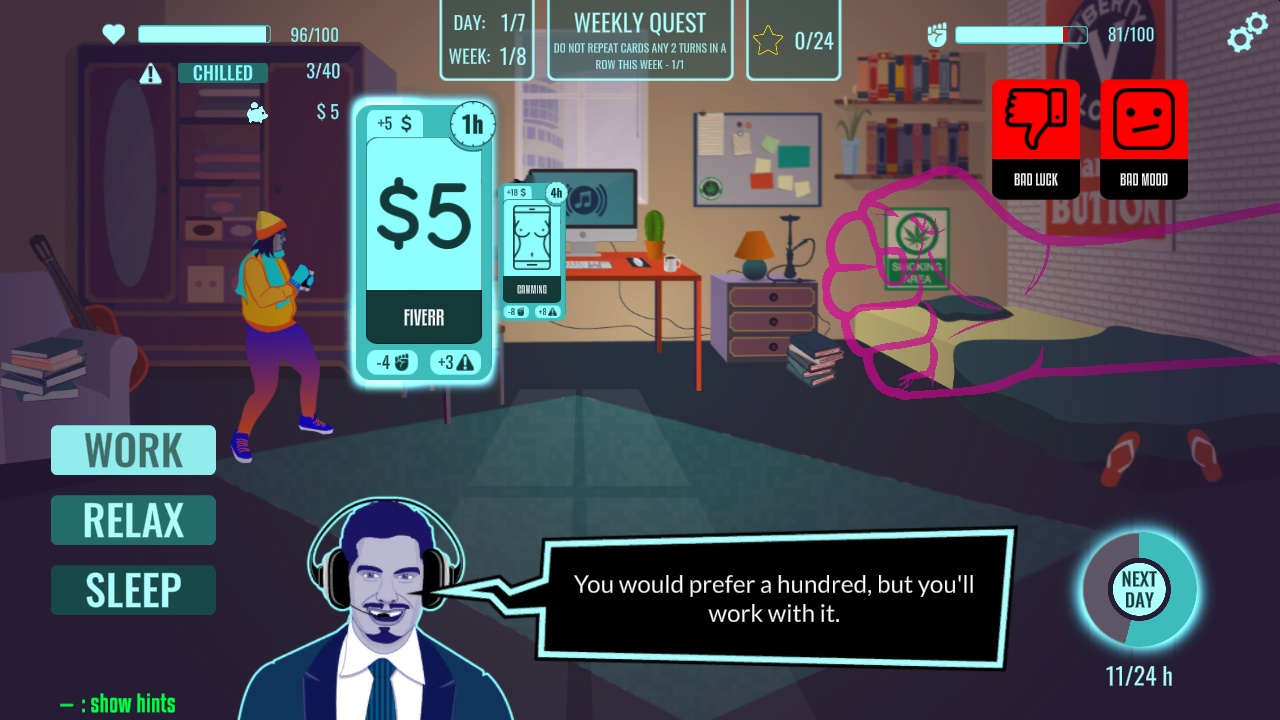Click the CHILLED status badge
Viewport: 1280px width, 720px height.
pyautogui.click(x=222, y=72)
